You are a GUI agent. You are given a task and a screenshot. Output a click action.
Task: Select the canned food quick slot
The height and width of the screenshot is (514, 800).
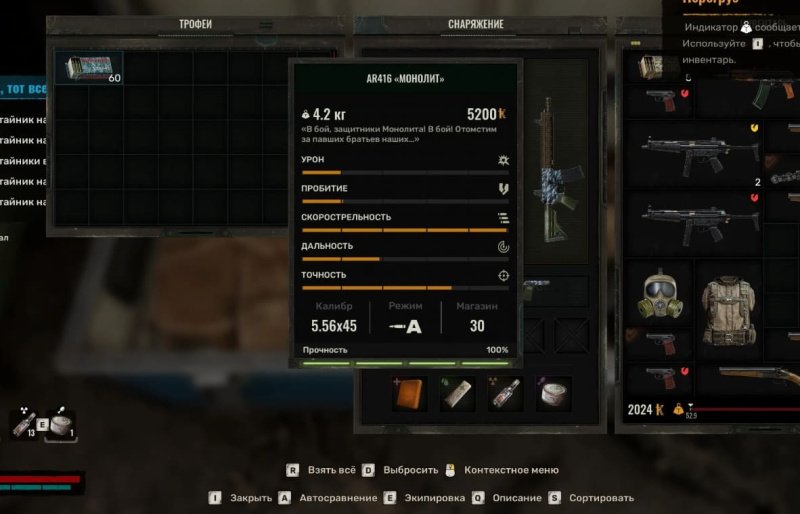tap(552, 393)
